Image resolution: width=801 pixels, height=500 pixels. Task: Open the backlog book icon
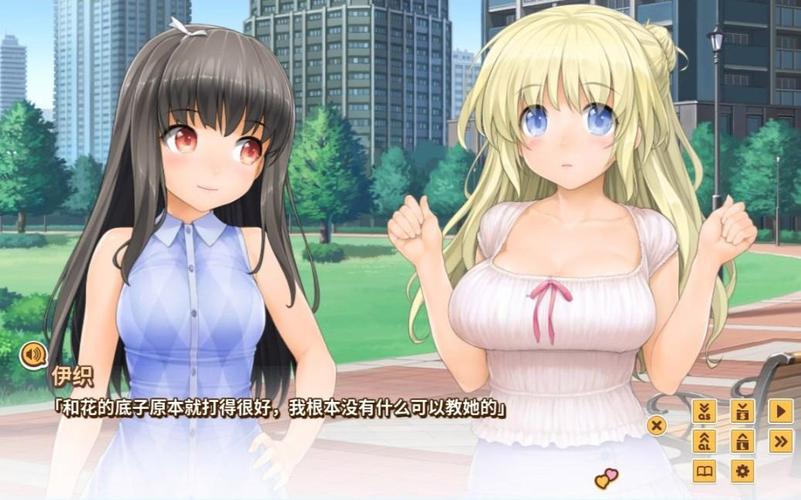coord(704,471)
